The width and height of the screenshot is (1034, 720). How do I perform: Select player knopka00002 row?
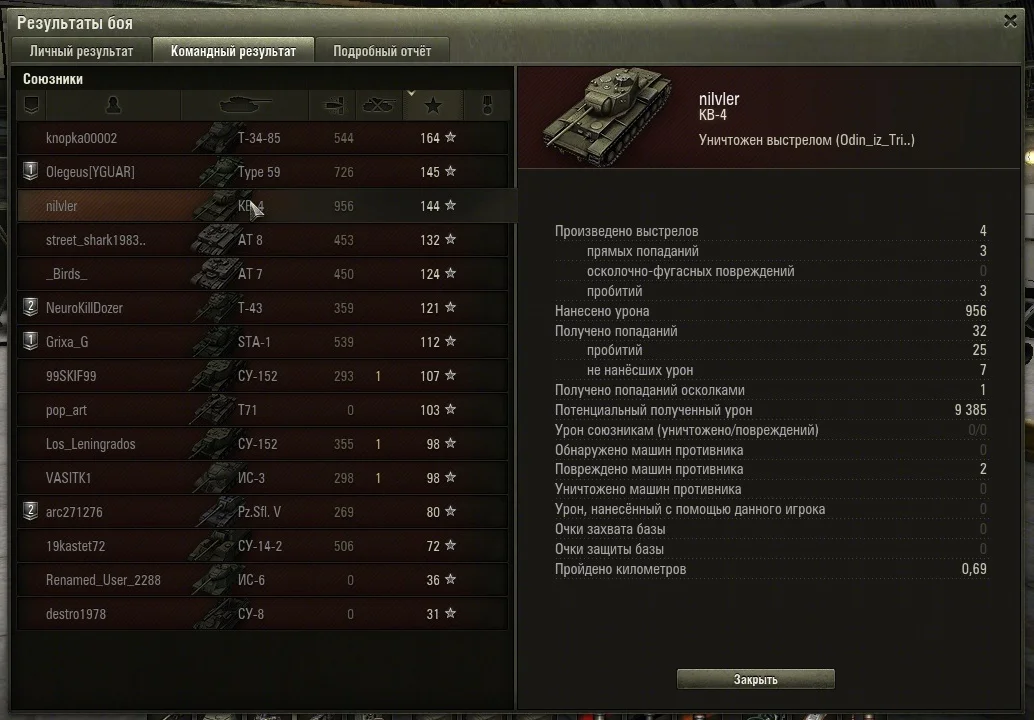click(82, 138)
